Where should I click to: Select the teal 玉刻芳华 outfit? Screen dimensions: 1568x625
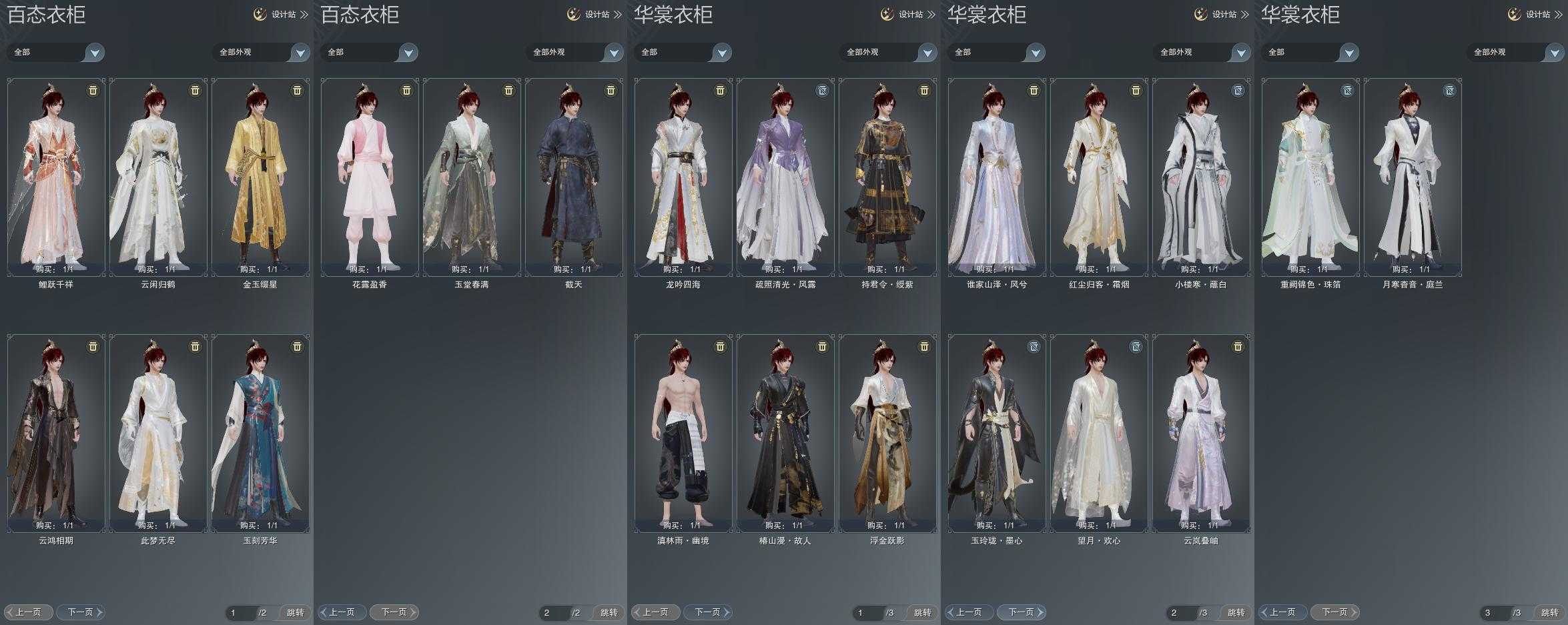(x=260, y=434)
